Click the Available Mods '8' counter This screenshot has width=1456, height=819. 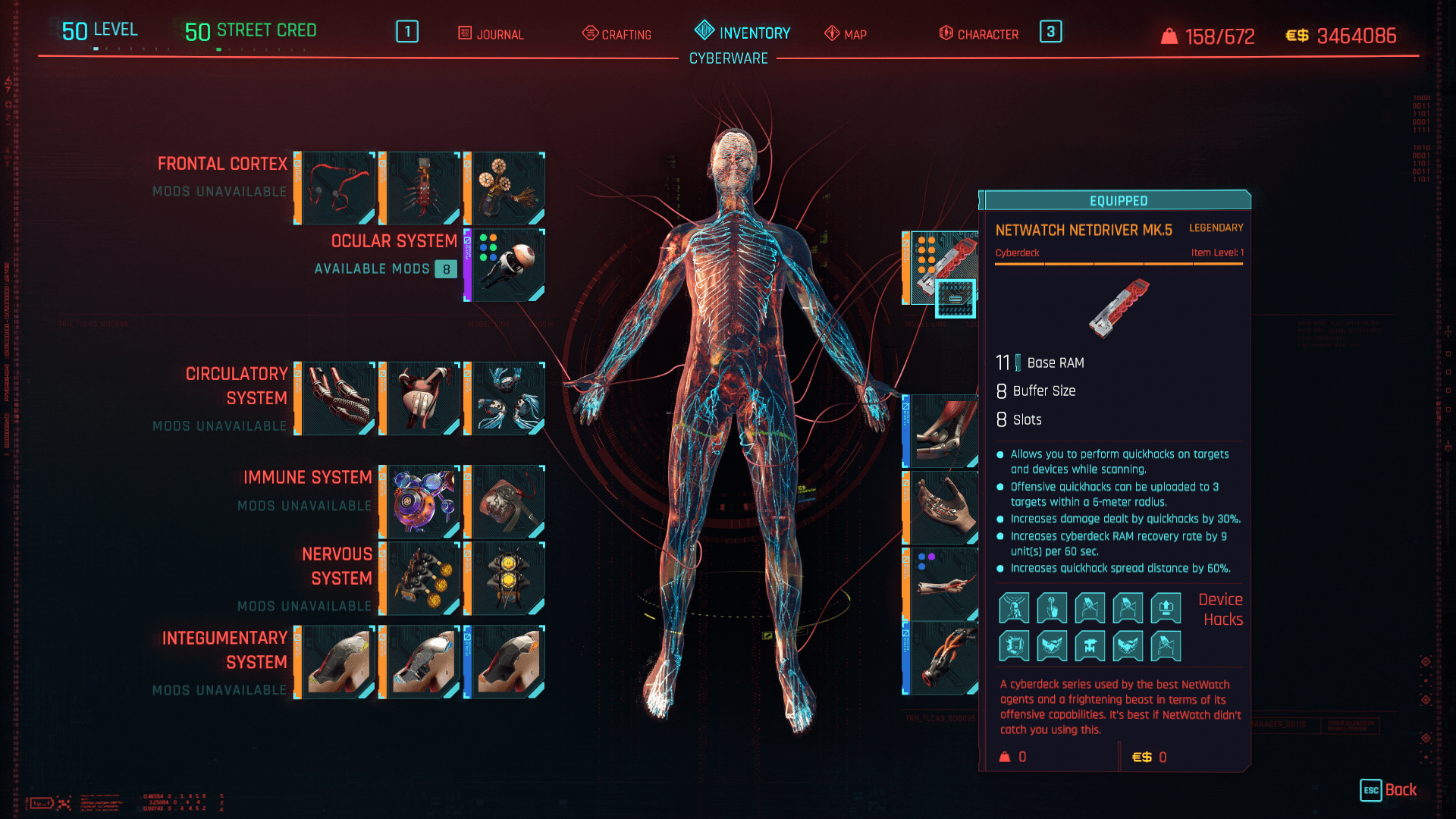pyautogui.click(x=446, y=269)
